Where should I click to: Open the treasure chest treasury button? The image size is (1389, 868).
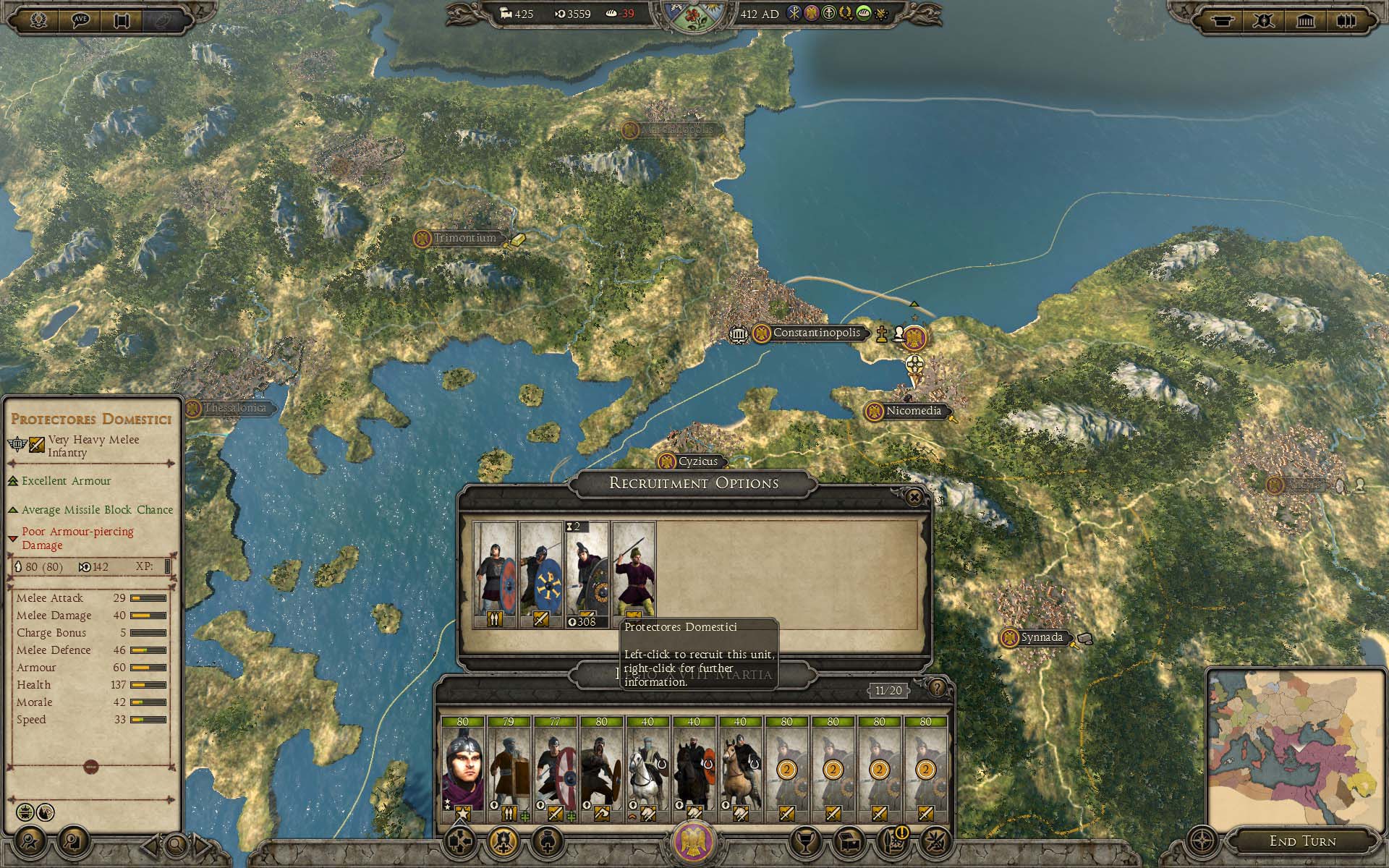[848, 841]
